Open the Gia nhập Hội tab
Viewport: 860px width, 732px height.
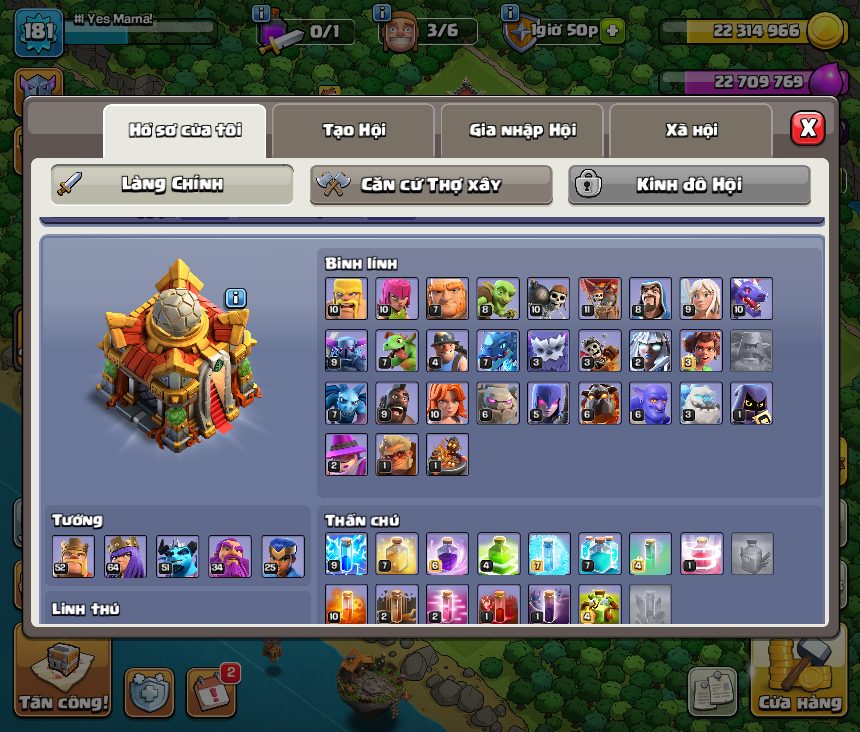click(522, 130)
